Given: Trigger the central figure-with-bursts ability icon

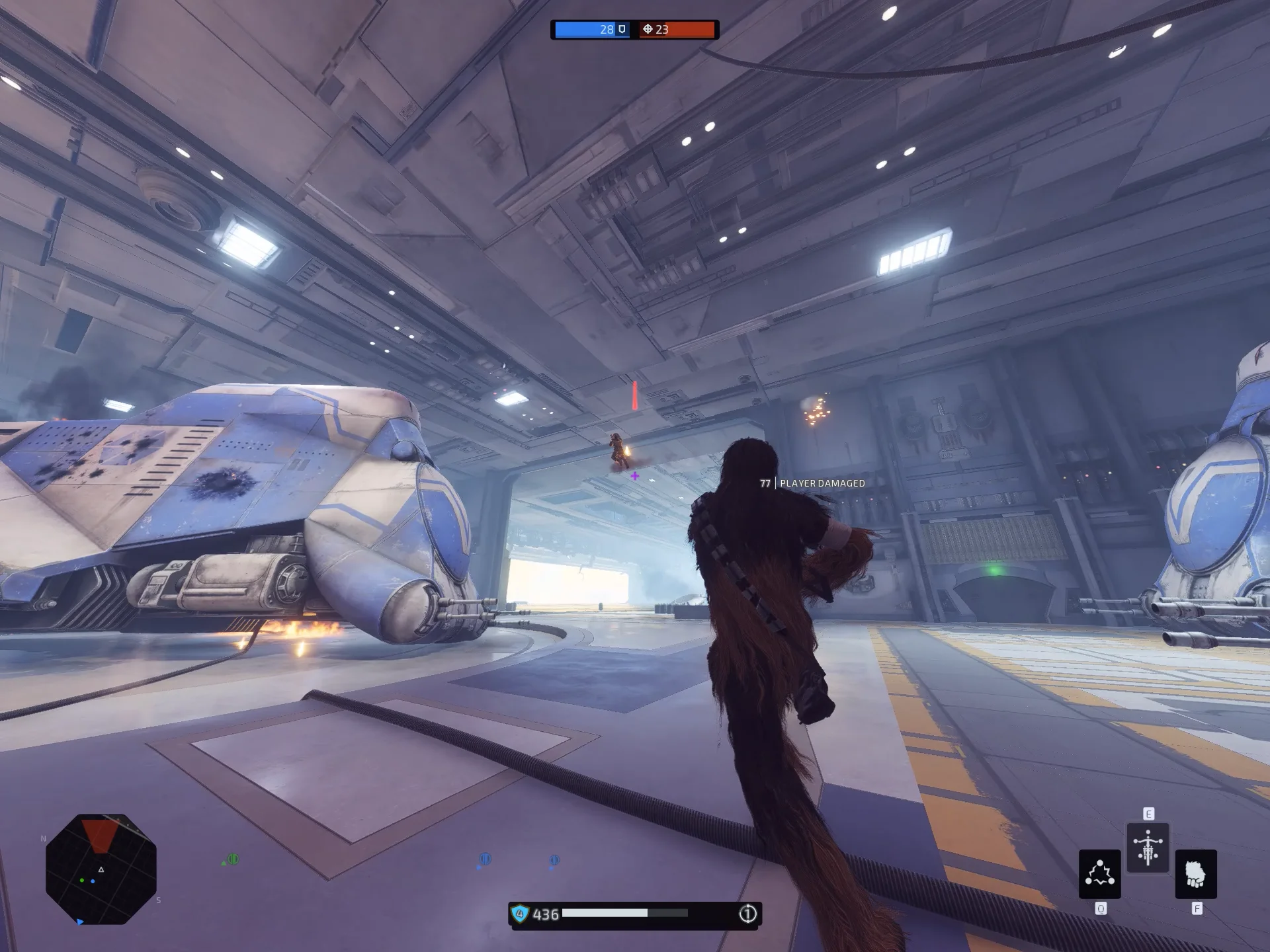Looking at the screenshot, I should click(x=1148, y=848).
